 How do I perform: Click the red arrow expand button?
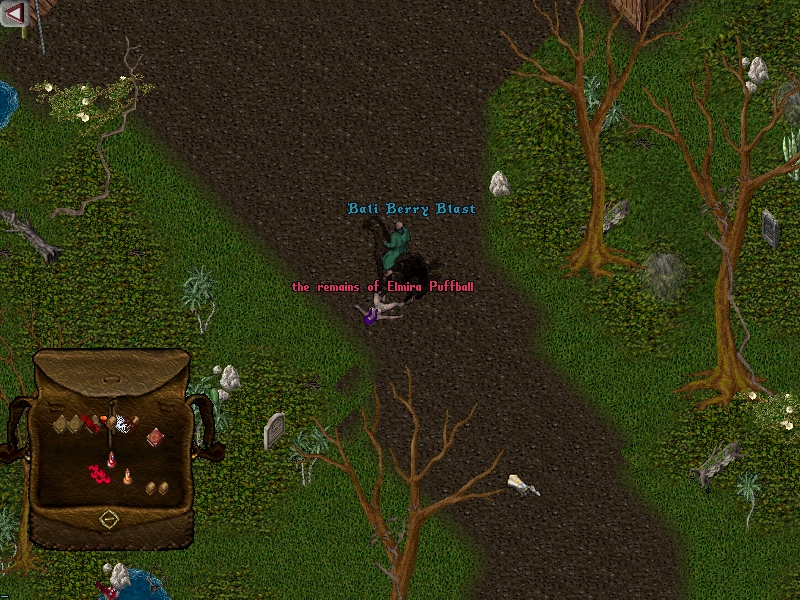[14, 14]
